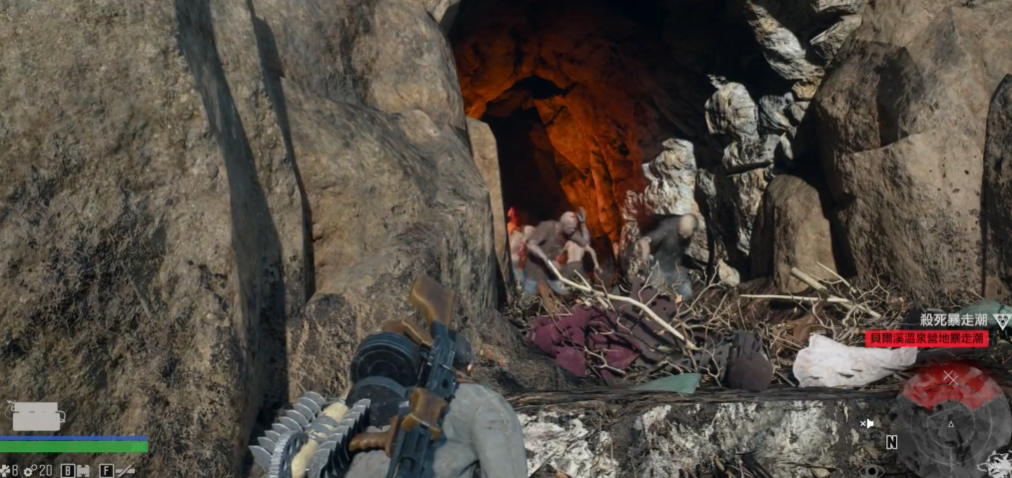Click the medical cross bandage icon
This screenshot has width=1012, height=478.
point(5,469)
